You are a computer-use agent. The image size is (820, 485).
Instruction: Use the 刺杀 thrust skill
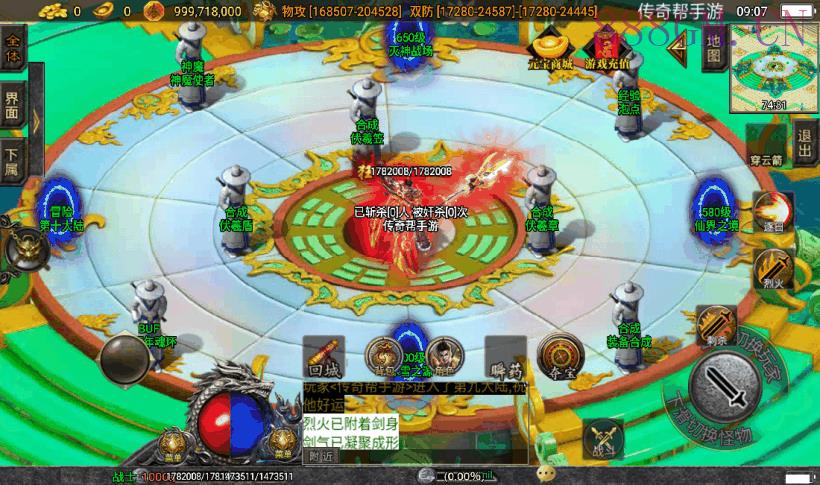tap(715, 324)
